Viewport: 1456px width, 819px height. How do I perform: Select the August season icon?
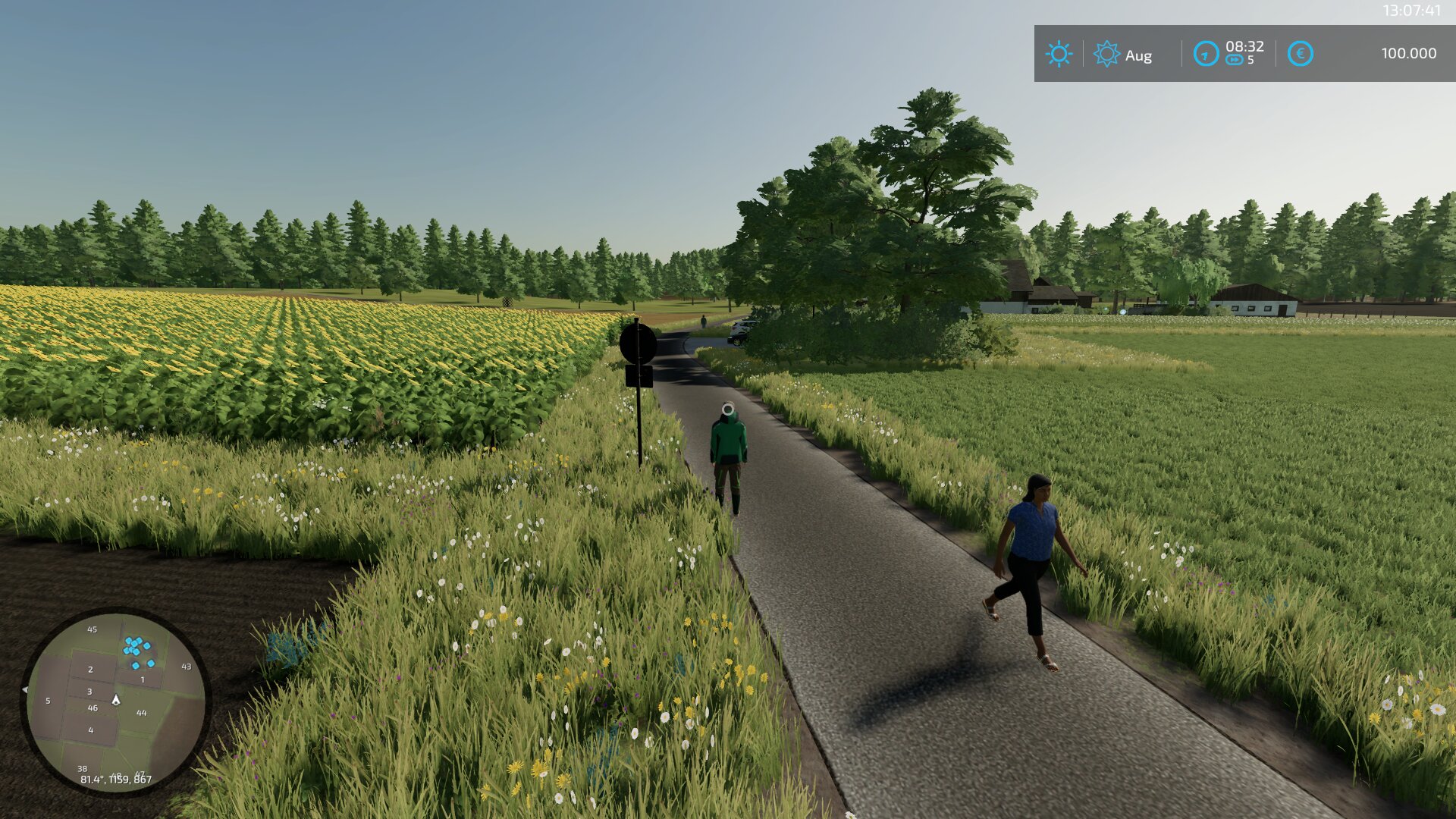tap(1106, 54)
